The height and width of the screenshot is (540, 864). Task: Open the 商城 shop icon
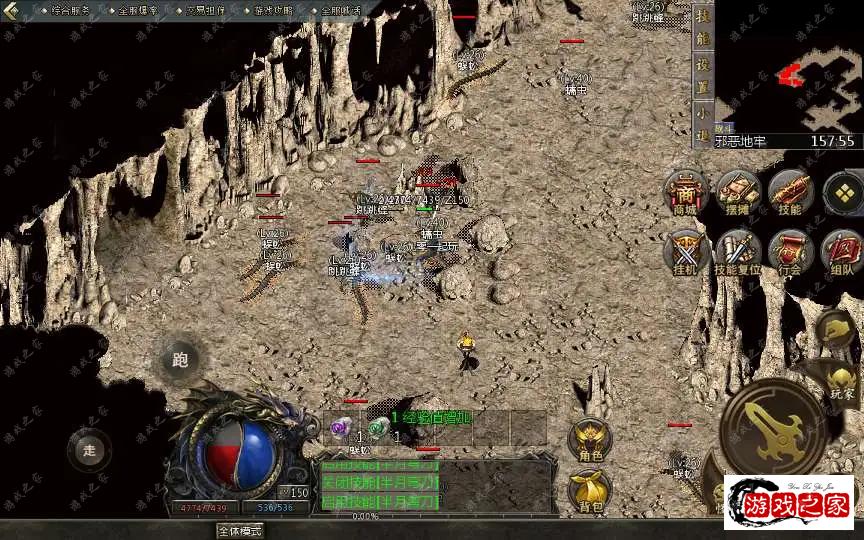[685, 192]
